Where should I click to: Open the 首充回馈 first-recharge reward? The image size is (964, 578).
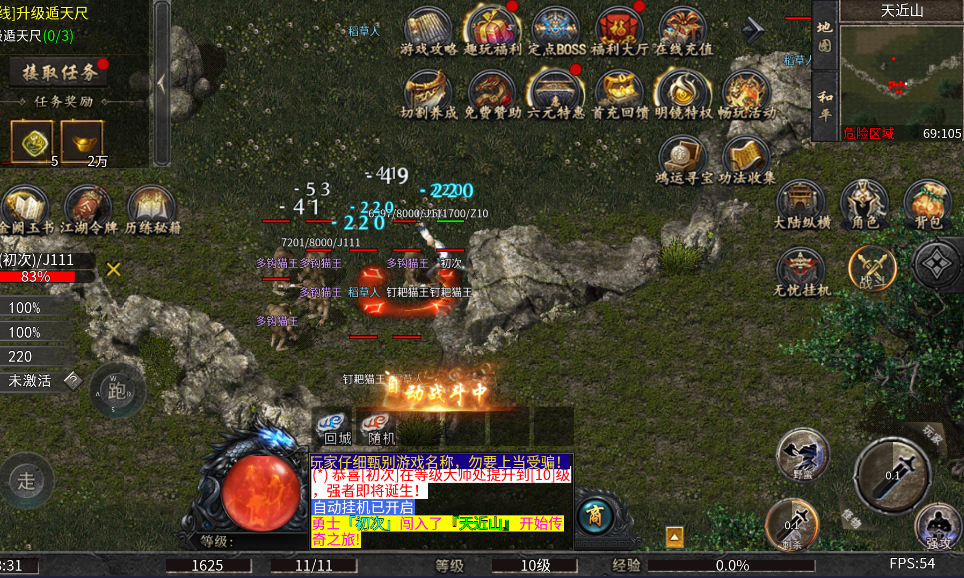pyautogui.click(x=620, y=94)
